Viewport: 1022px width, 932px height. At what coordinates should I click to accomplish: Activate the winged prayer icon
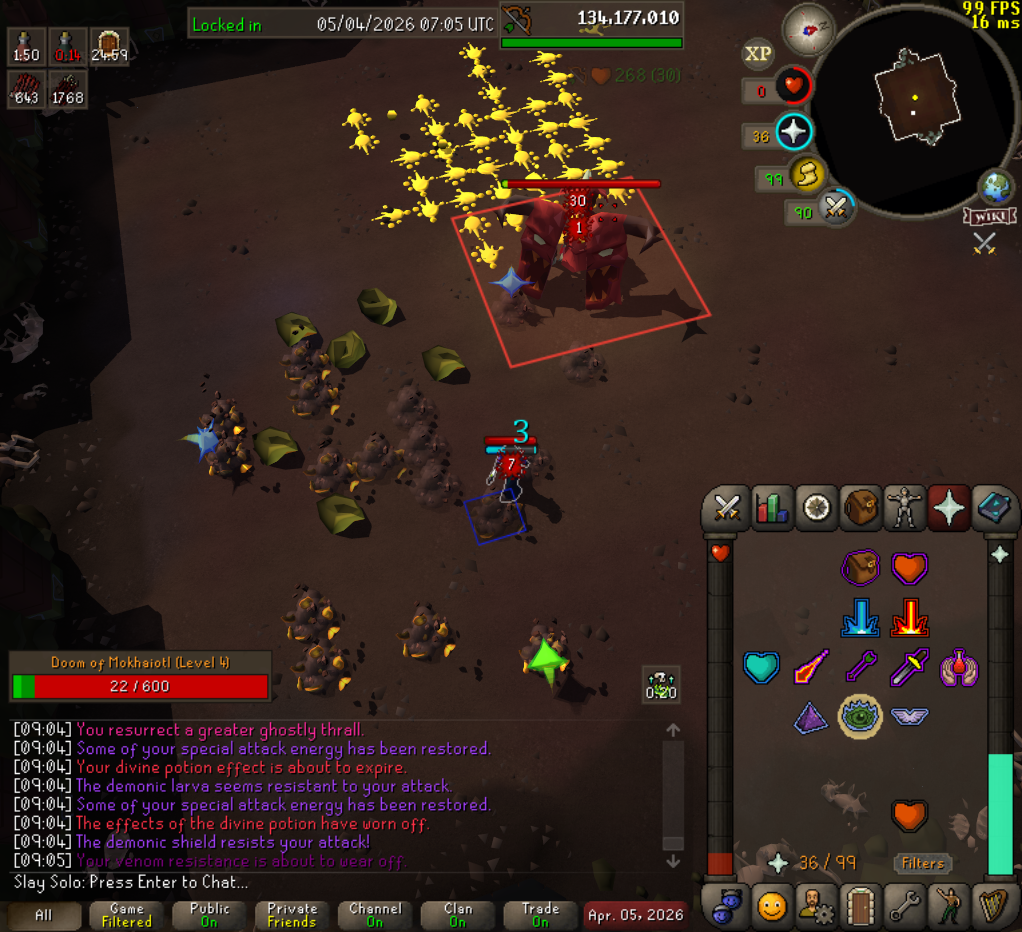tap(909, 716)
